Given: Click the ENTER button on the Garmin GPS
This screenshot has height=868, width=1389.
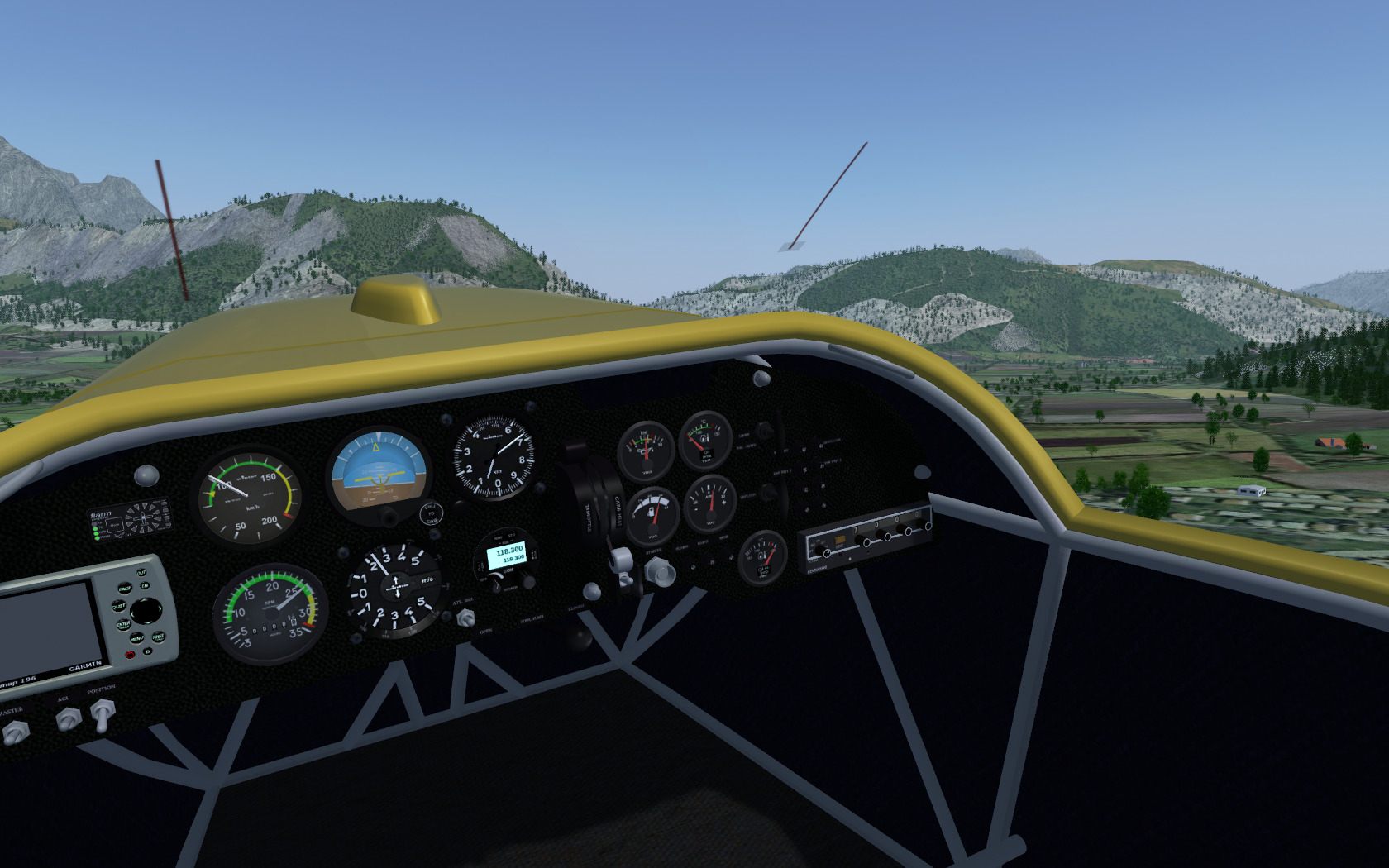Looking at the screenshot, I should click(x=123, y=625).
